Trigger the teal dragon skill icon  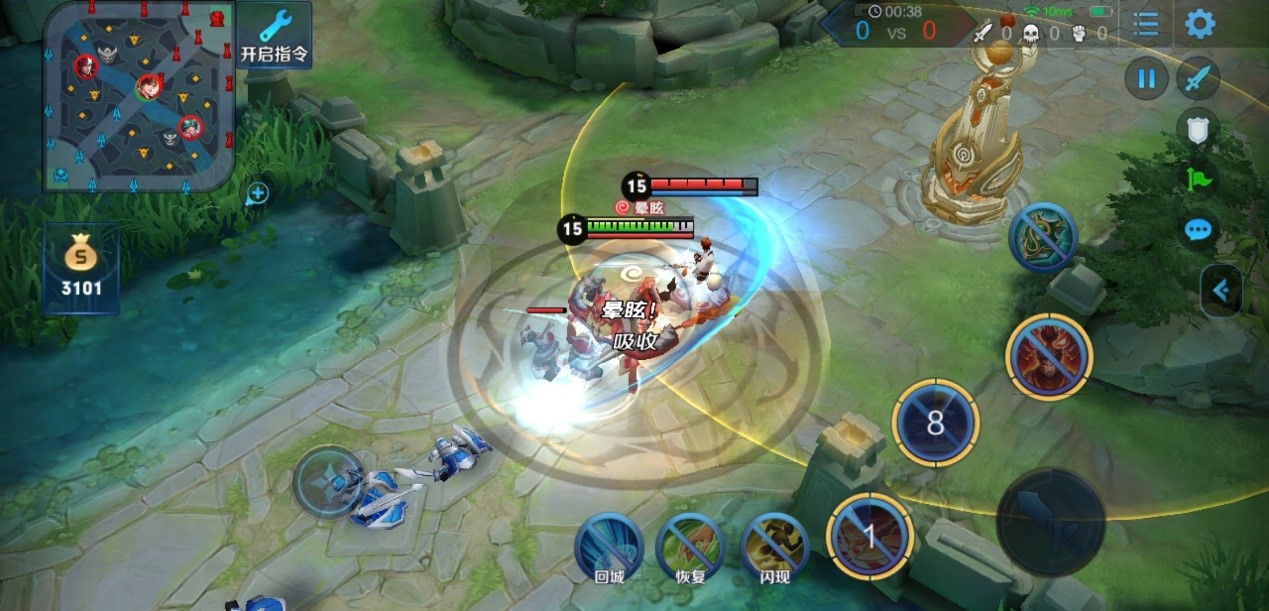[1043, 238]
